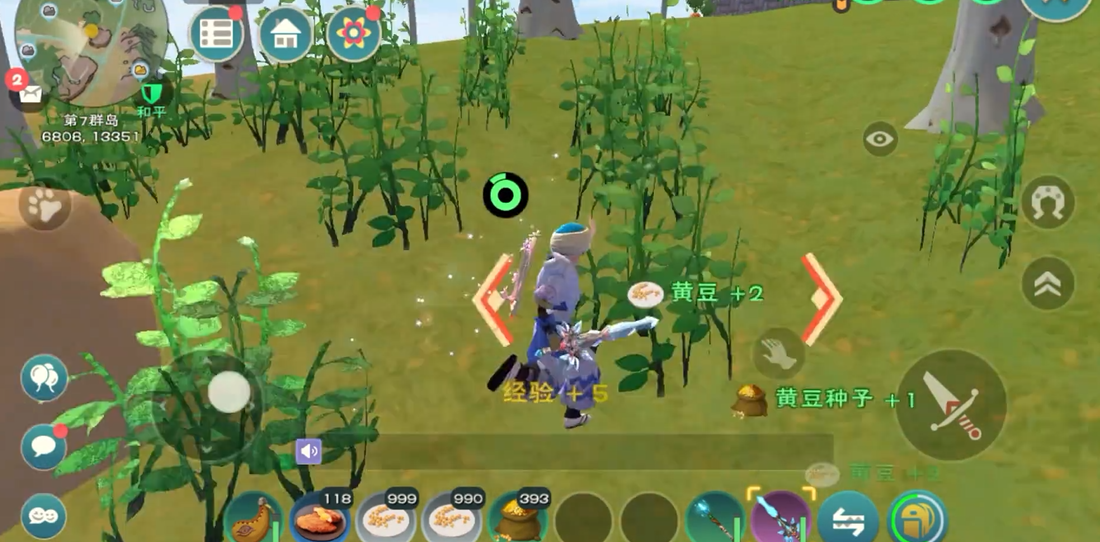Image resolution: width=1100 pixels, height=542 pixels.
Task: Tap the double-arrow jump button
Action: coord(1048,284)
